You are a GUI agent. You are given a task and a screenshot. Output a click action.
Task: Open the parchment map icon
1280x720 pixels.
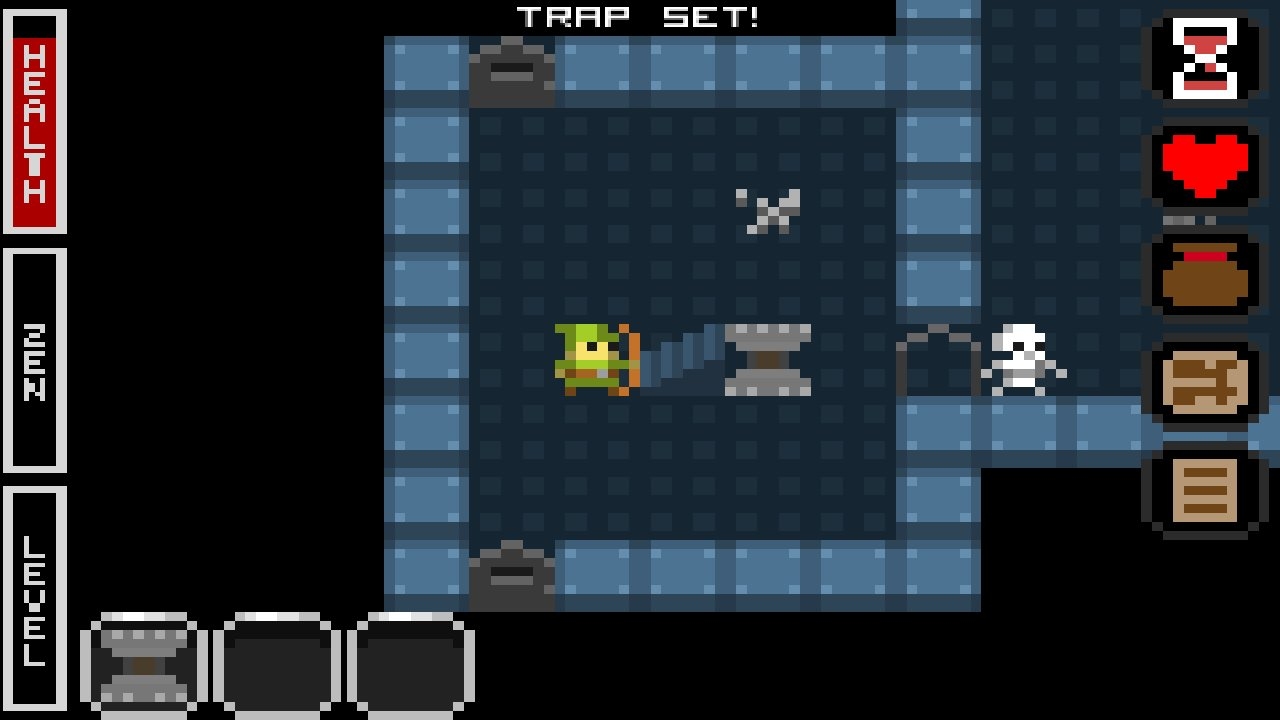(x=1205, y=384)
